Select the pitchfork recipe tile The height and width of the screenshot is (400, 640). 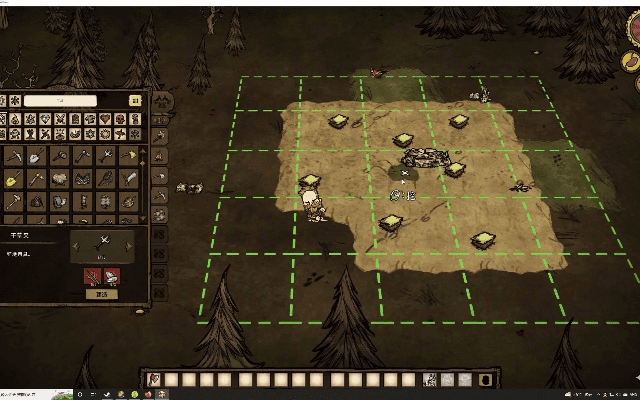coord(107,156)
